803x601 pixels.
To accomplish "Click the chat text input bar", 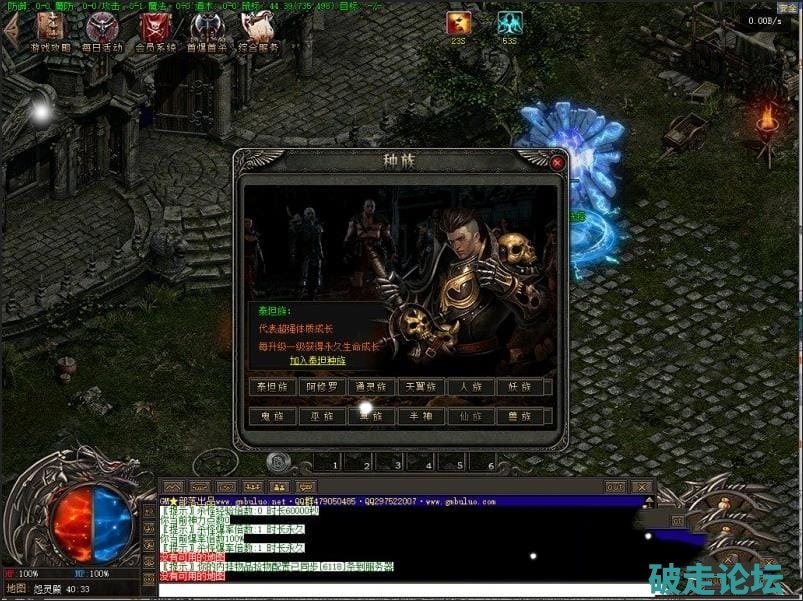I will pos(400,590).
